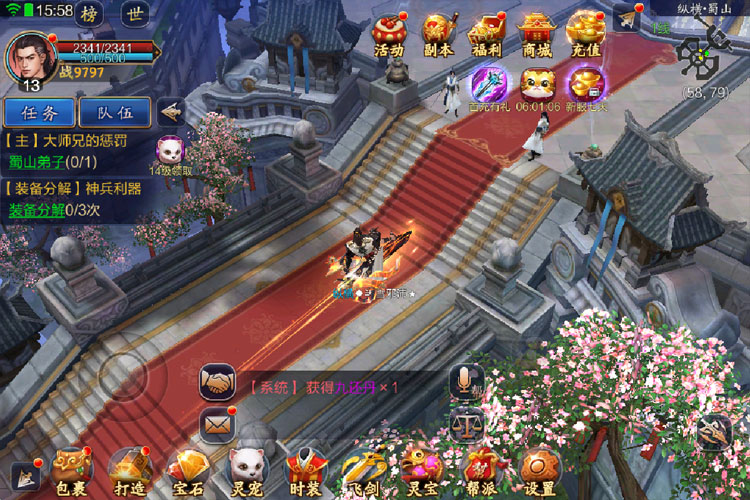Open the 活动 activities menu
750x500 pixels.
click(x=388, y=33)
